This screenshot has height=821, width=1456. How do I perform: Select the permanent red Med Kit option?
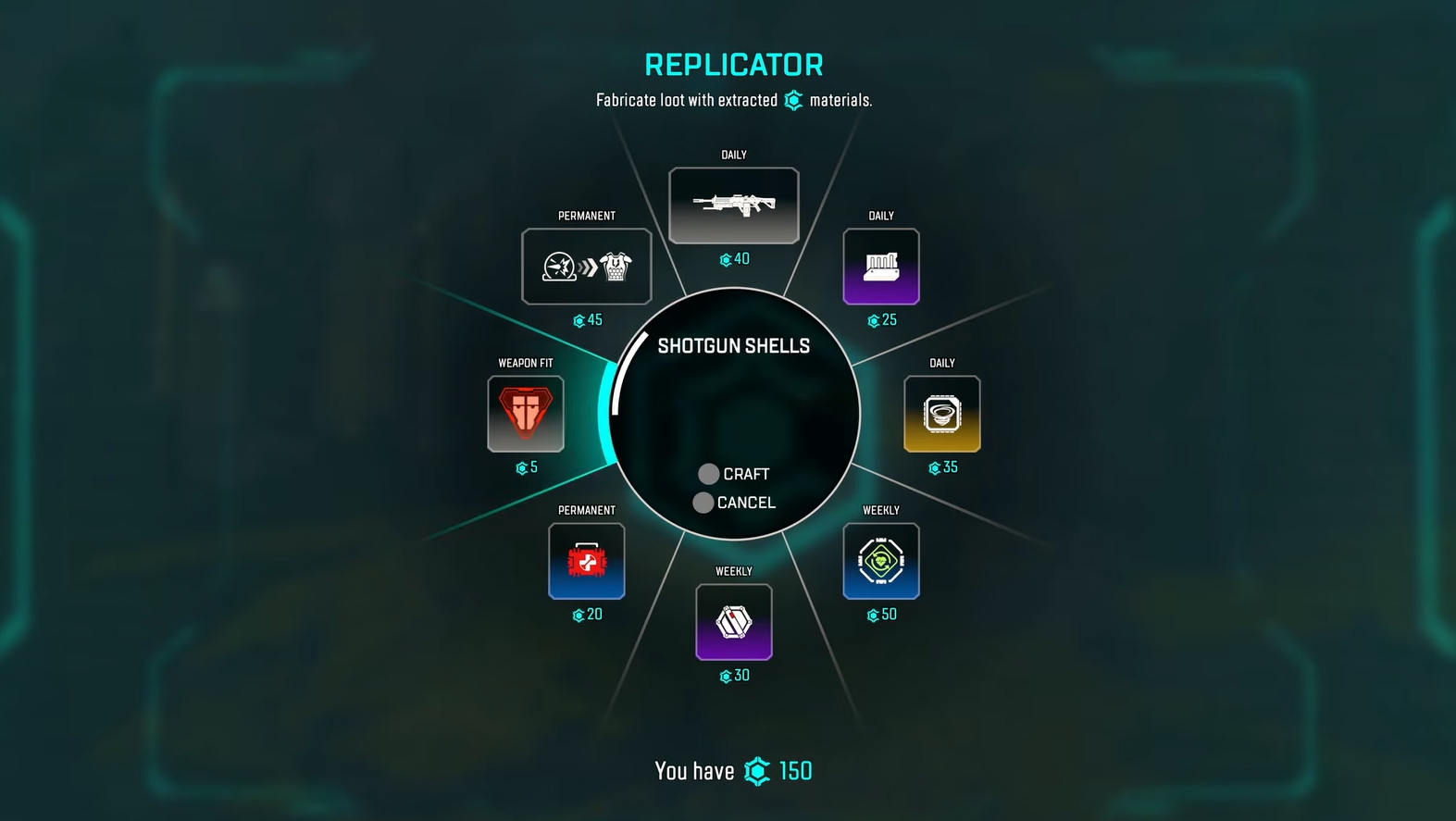point(587,561)
